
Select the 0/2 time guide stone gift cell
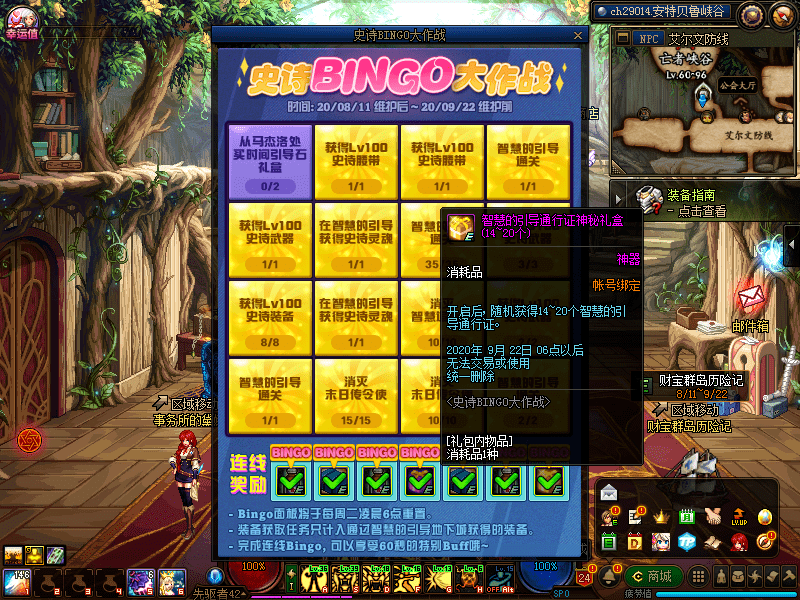tap(270, 161)
